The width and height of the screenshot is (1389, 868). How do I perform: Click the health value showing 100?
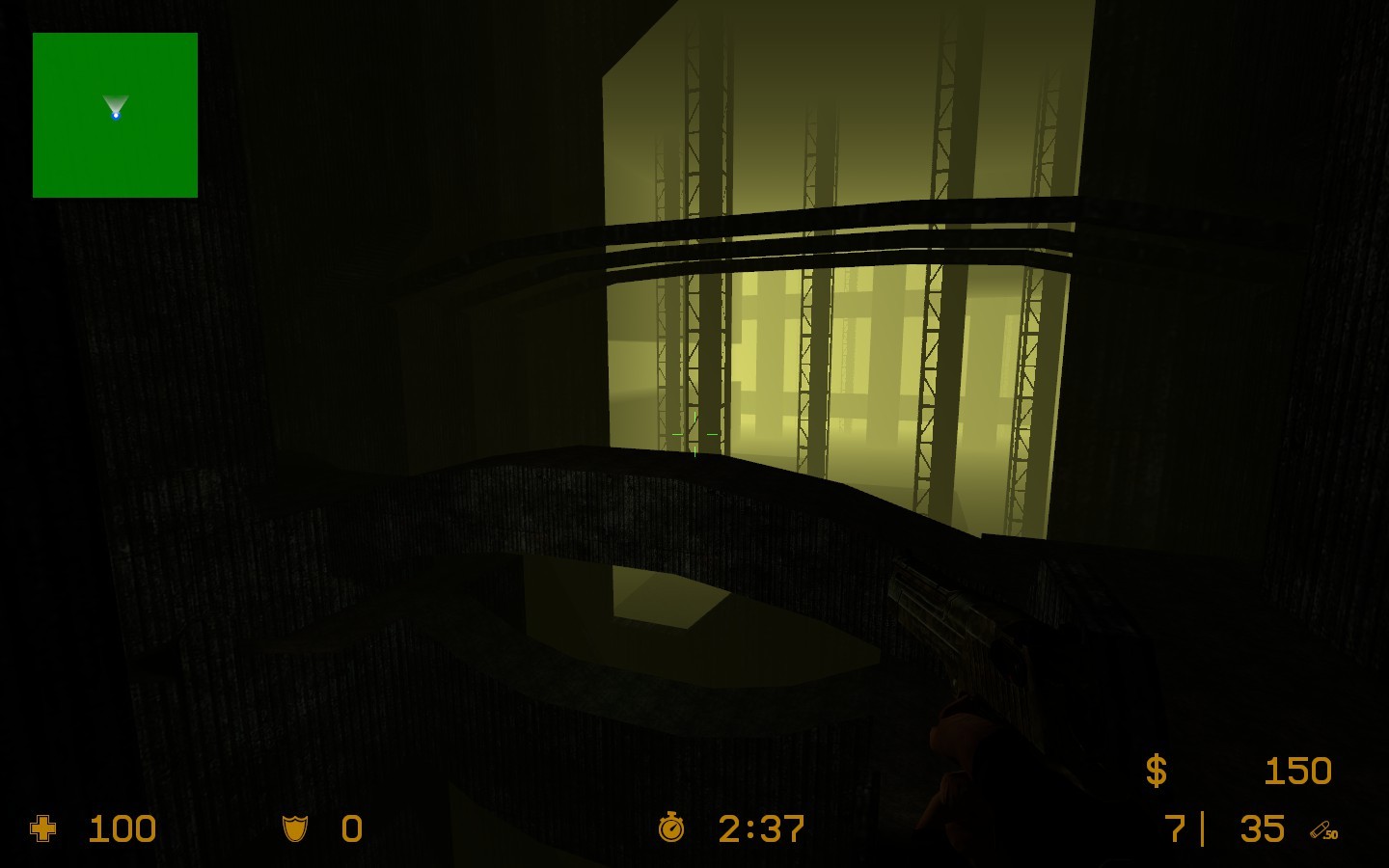pos(122,829)
